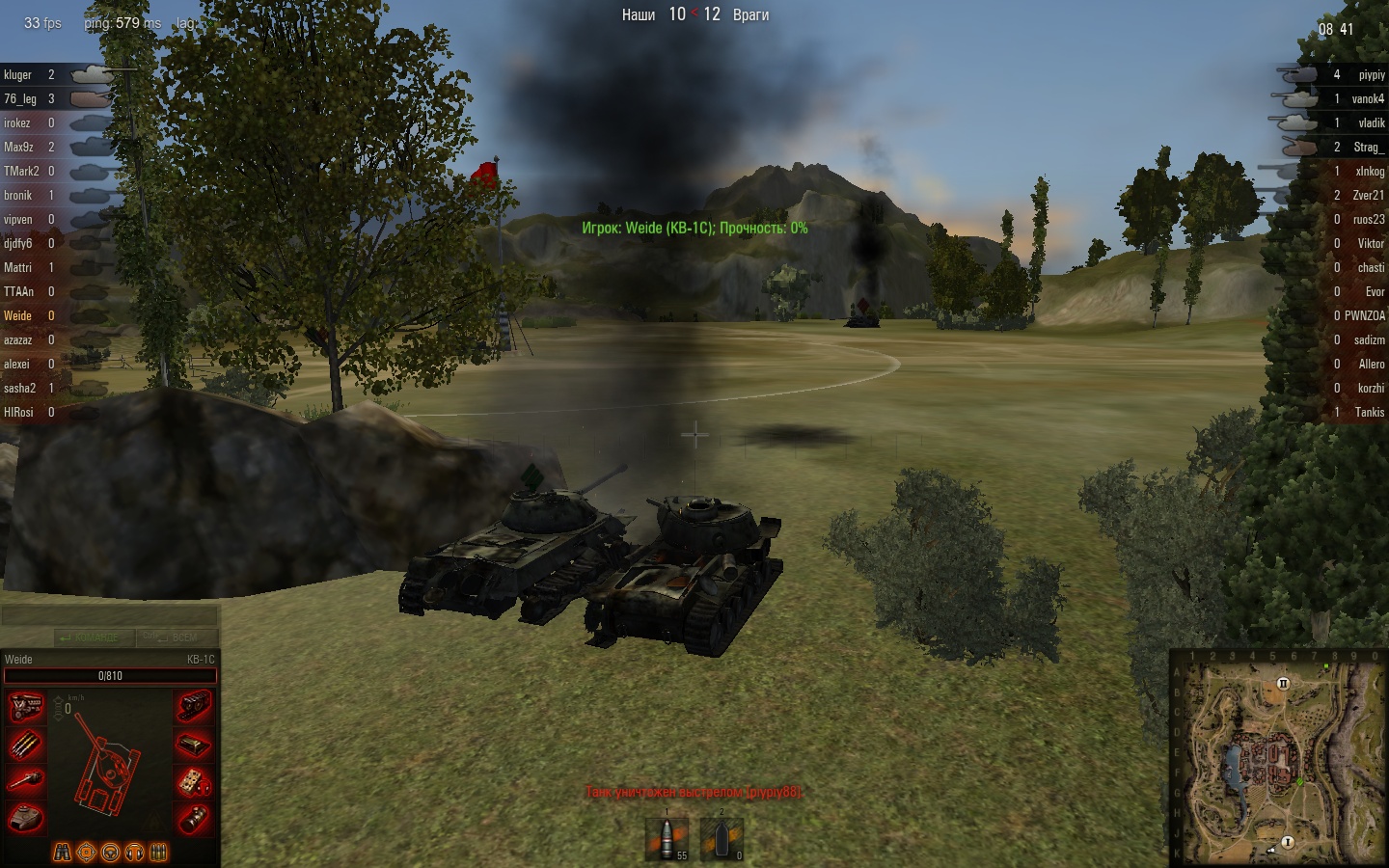Select player kluger in the allied team list
The width and height of the screenshot is (1389, 868).
[x=18, y=75]
